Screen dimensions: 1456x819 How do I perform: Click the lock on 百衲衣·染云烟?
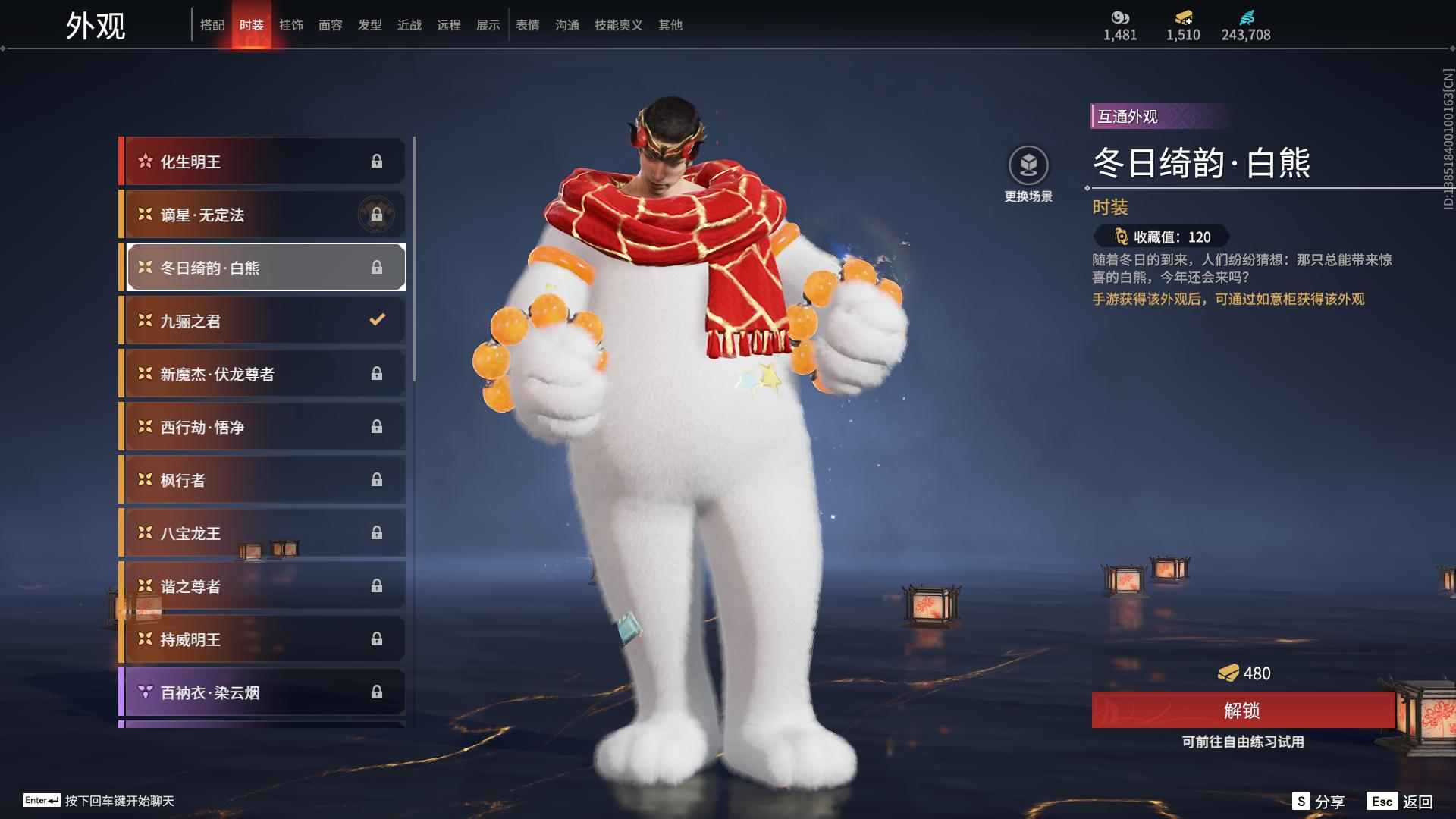click(377, 692)
